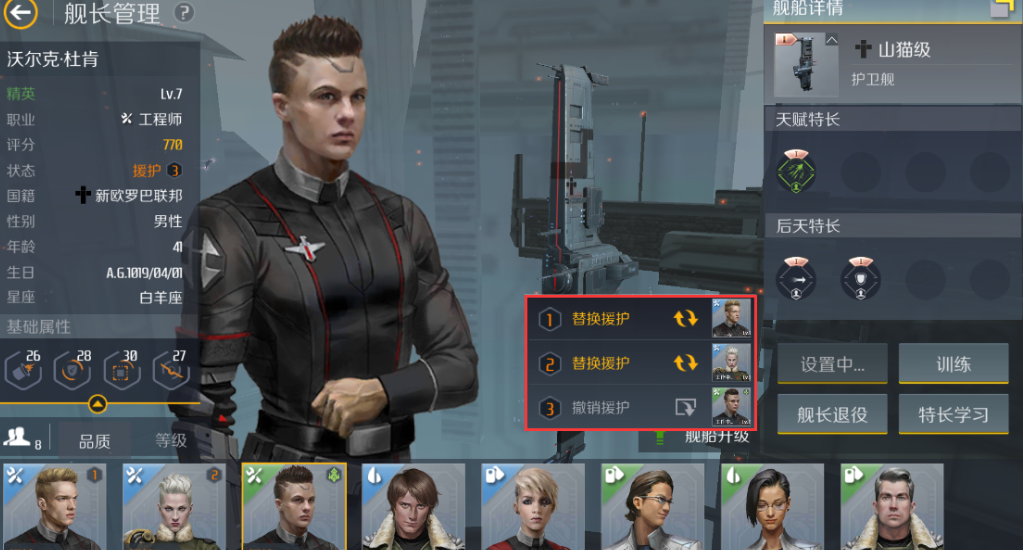Screen dimensions: 1023x550
Task: Click the 设置中... button
Action: tap(832, 365)
